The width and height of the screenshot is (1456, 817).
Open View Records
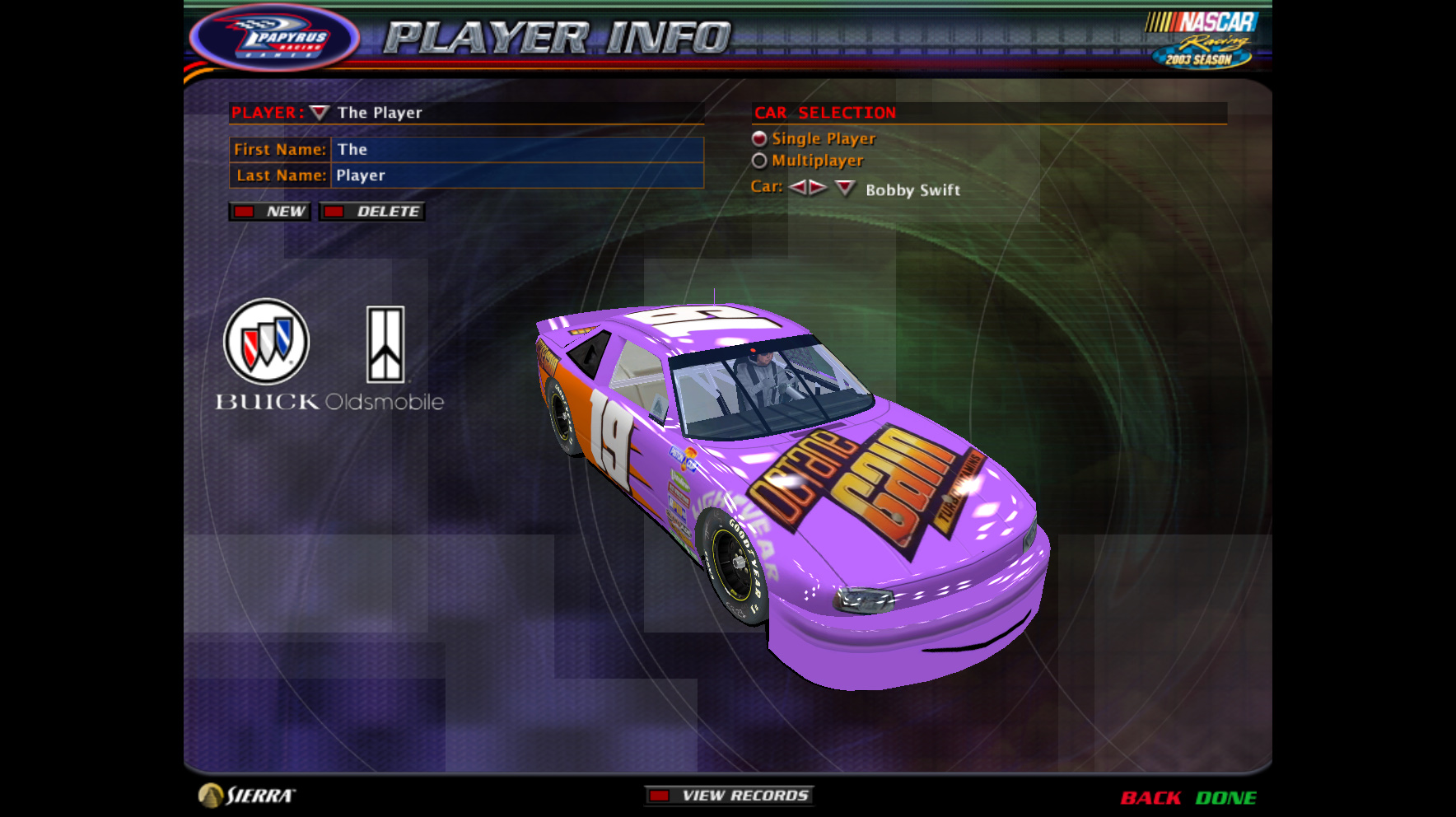point(730,796)
